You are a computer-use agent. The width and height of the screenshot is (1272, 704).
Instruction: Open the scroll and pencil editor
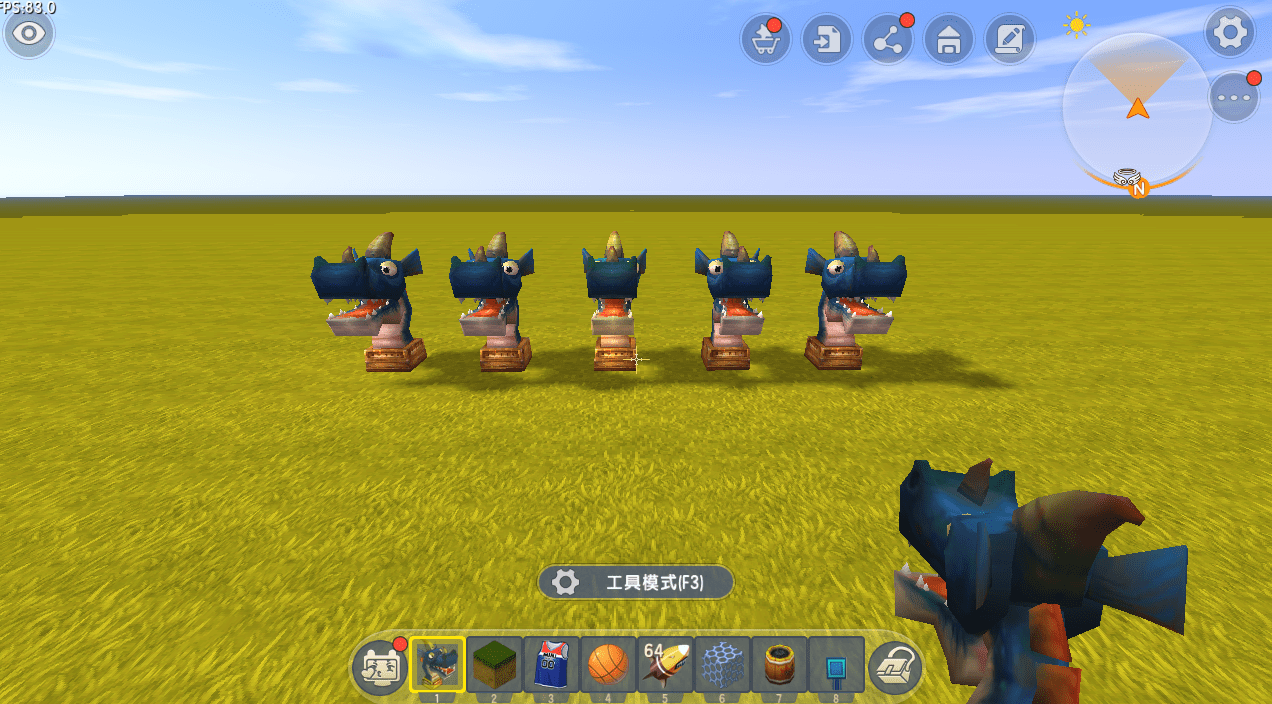[x=1010, y=41]
